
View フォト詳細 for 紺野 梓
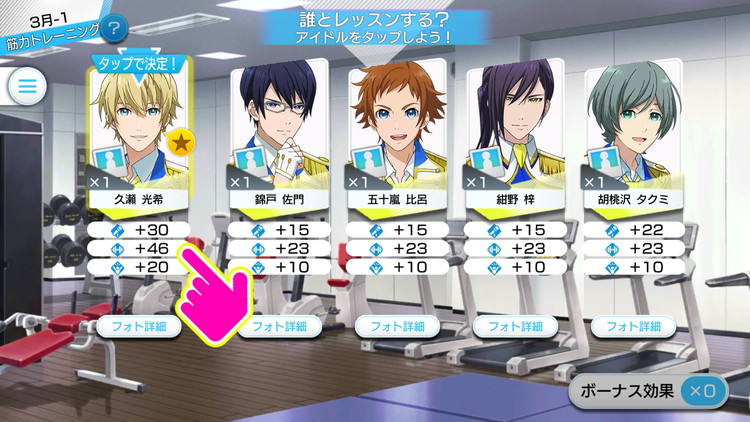click(x=514, y=326)
